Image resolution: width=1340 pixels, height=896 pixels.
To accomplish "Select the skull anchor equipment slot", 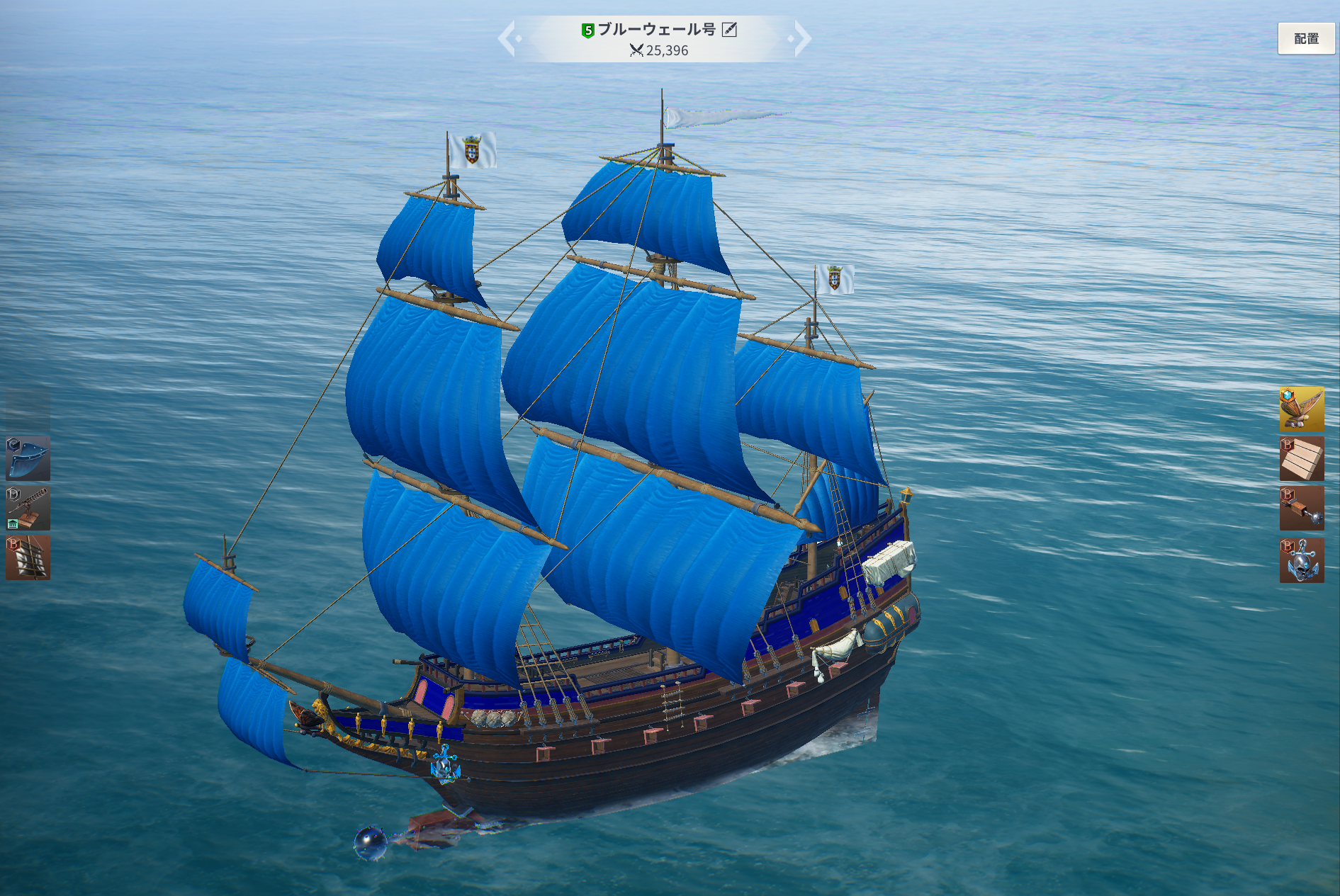I will tap(1301, 560).
